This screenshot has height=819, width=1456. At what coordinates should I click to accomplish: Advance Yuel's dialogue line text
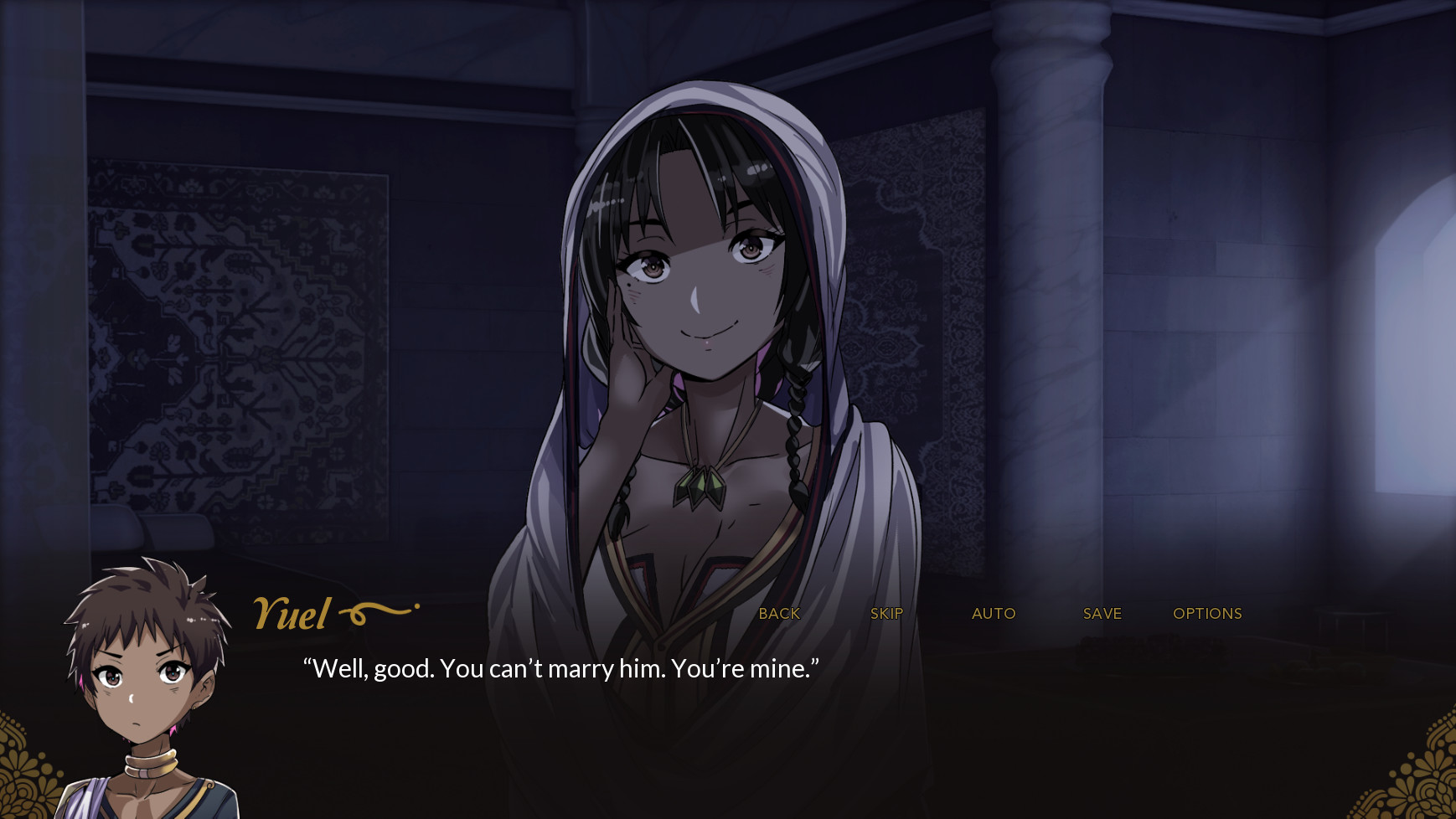[x=560, y=668]
